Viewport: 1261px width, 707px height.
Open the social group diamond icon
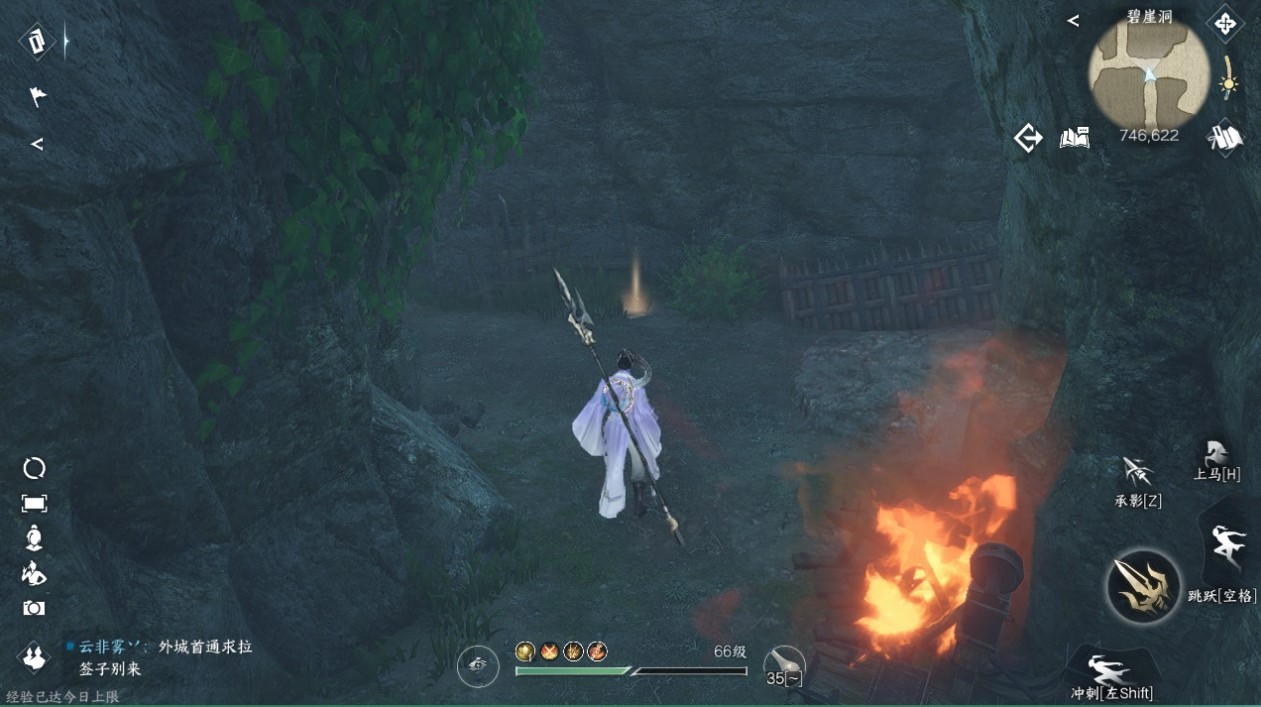(35, 657)
